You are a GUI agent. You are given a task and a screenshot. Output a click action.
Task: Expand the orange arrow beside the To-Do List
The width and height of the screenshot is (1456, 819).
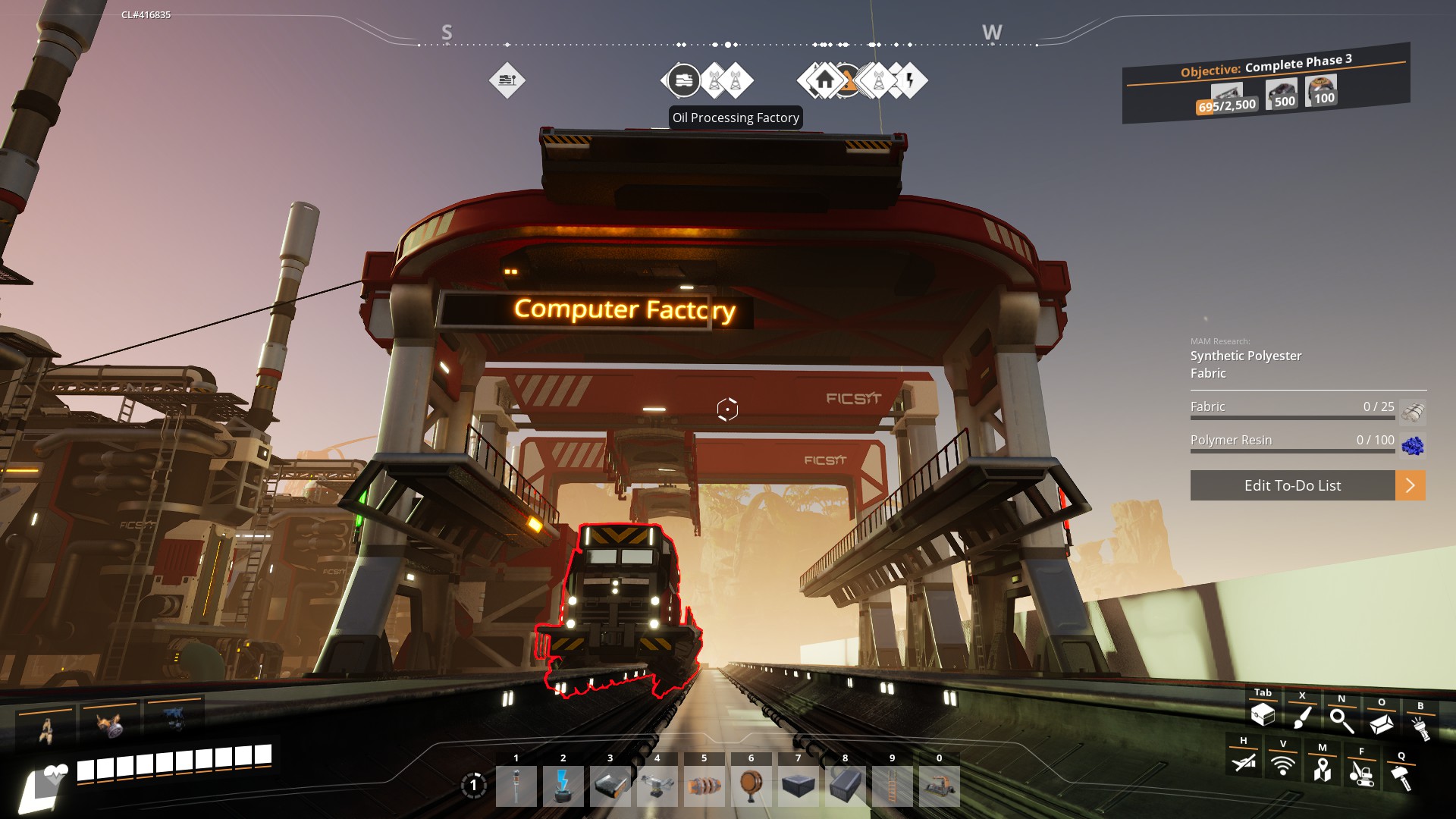pos(1410,485)
